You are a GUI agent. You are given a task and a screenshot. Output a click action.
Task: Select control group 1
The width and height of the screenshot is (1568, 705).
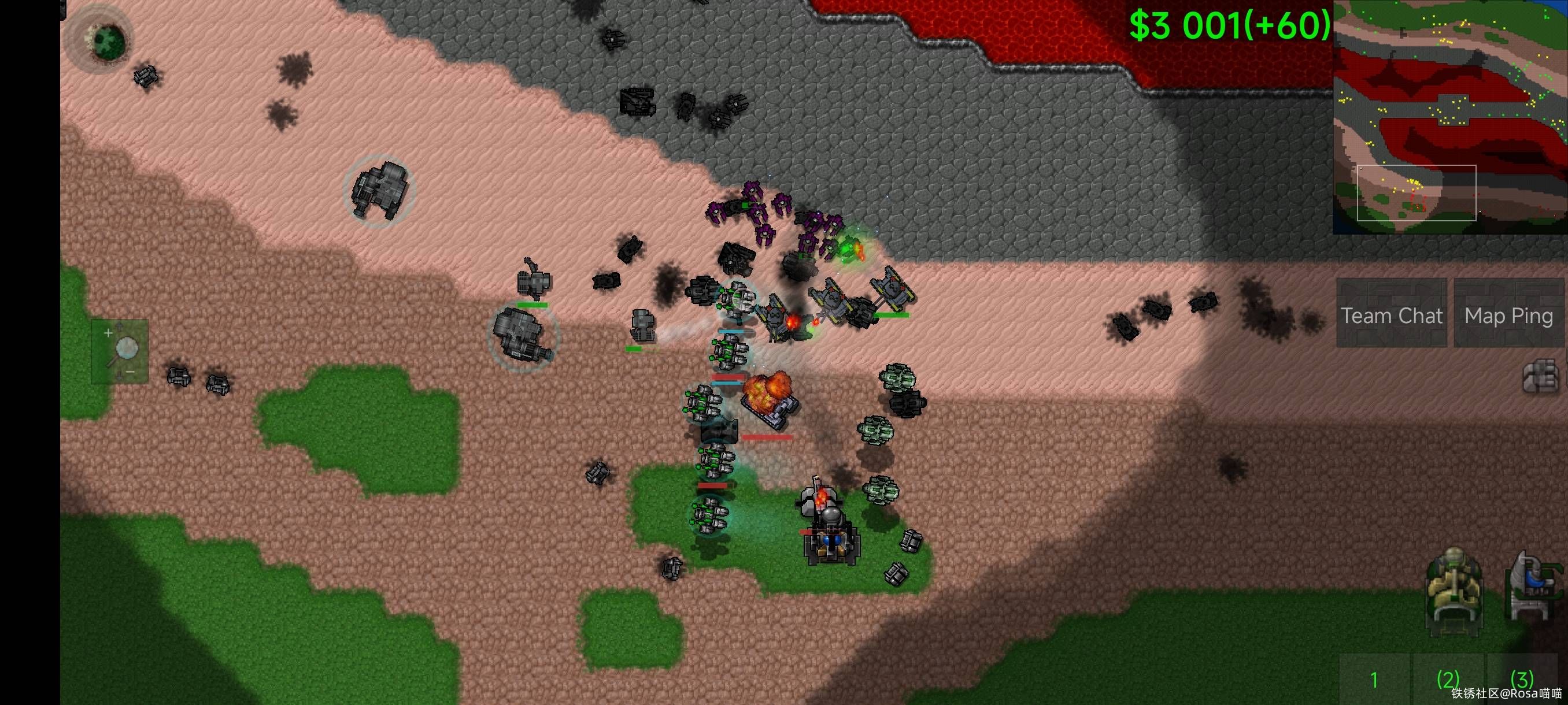[1374, 679]
